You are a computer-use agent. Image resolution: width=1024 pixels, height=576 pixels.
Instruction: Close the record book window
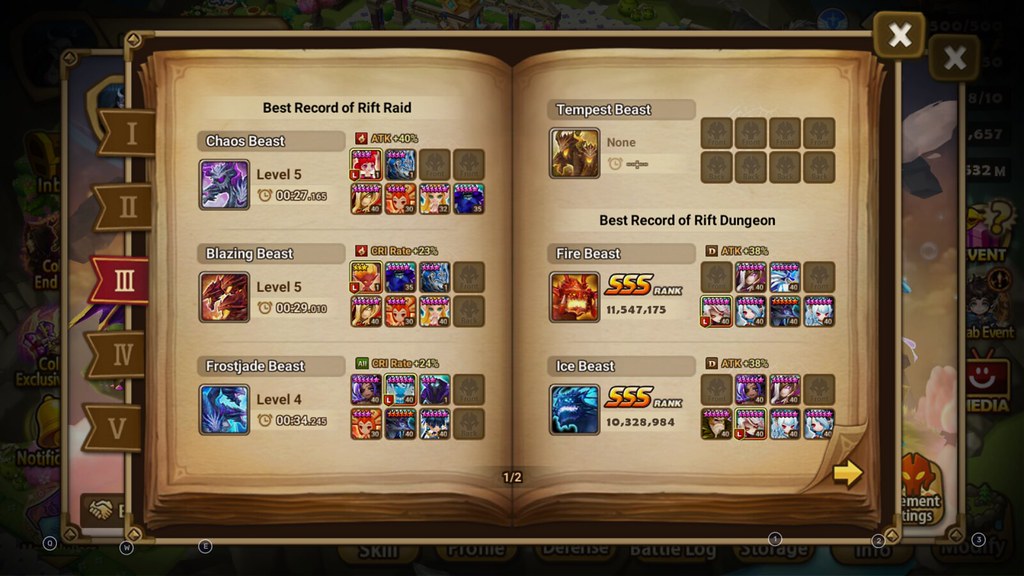pyautogui.click(x=899, y=36)
